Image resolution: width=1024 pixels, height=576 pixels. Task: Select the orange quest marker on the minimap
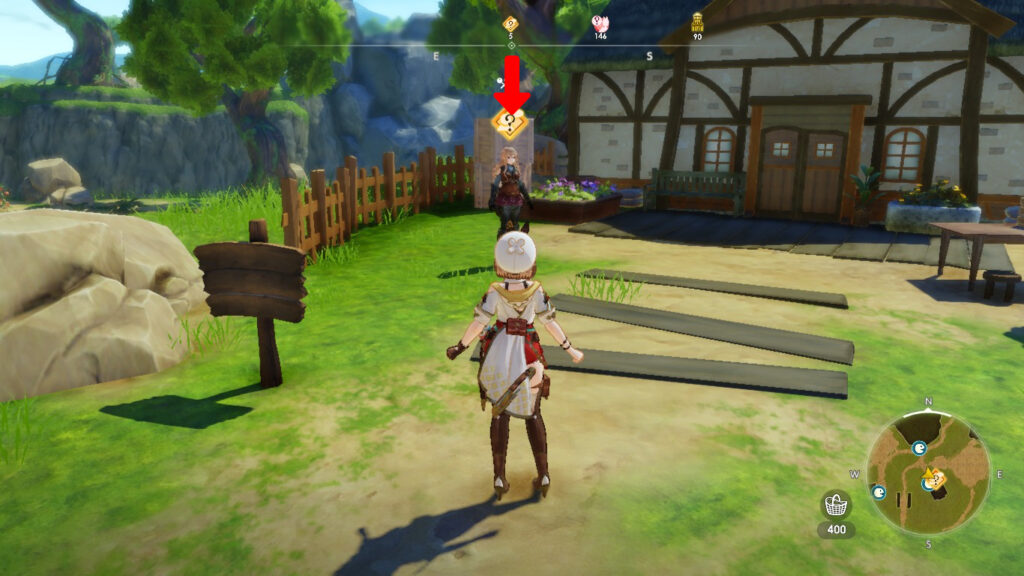click(x=936, y=480)
